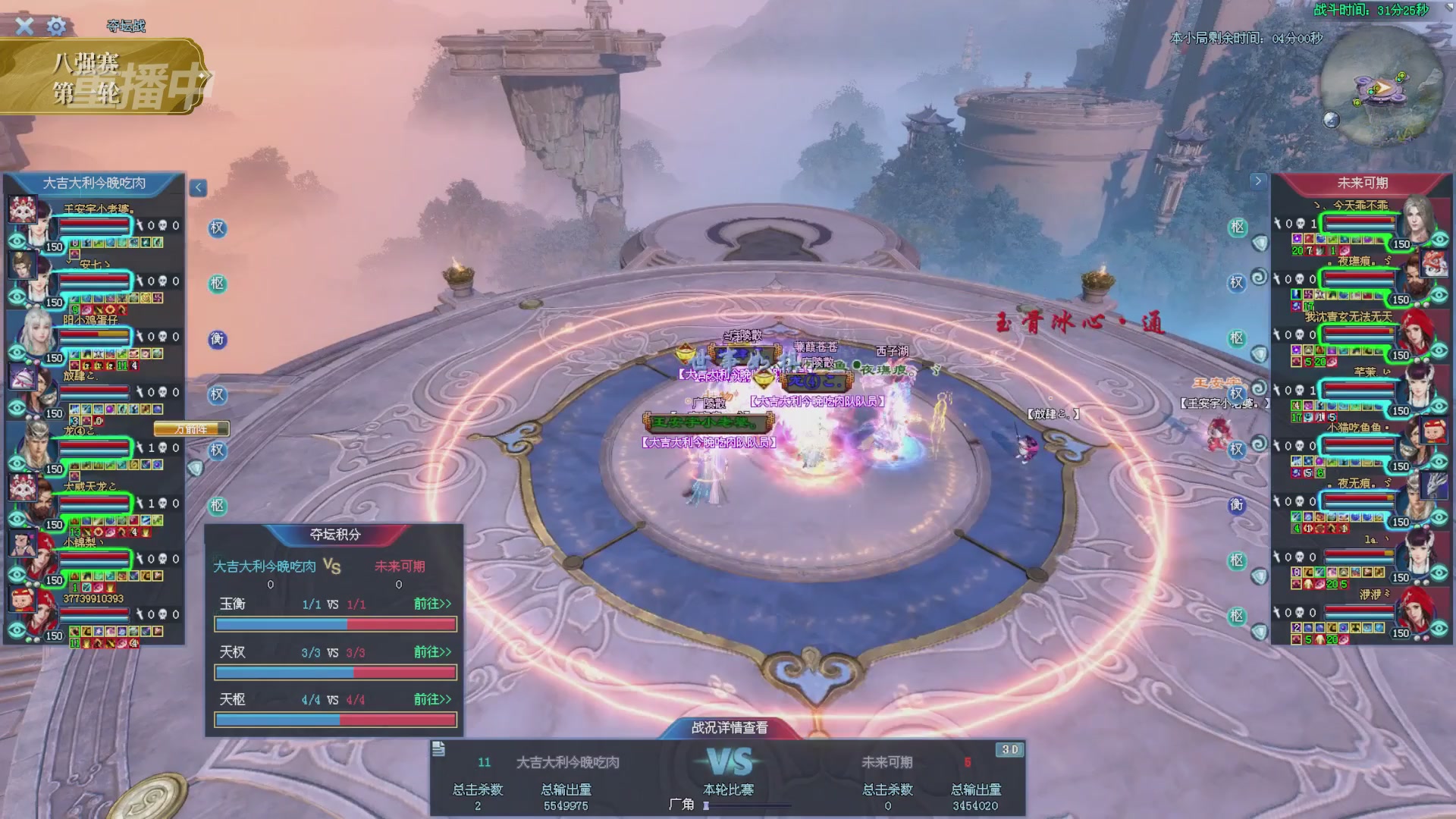
Task: Select player 今天乖不乖 in right team list
Action: [x=1359, y=223]
